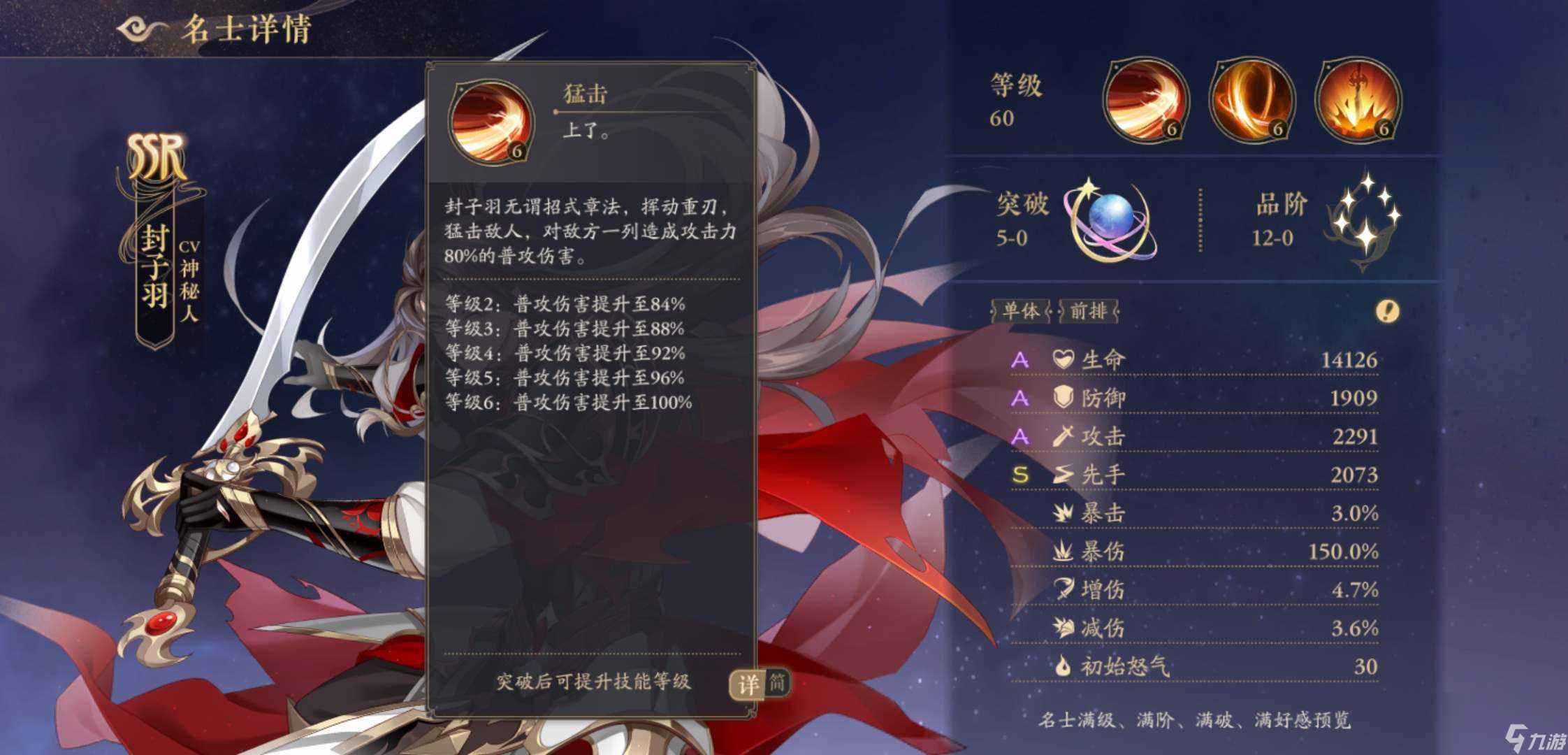
Task: Click the 猛击 skill portrait in the popup
Action: [491, 121]
